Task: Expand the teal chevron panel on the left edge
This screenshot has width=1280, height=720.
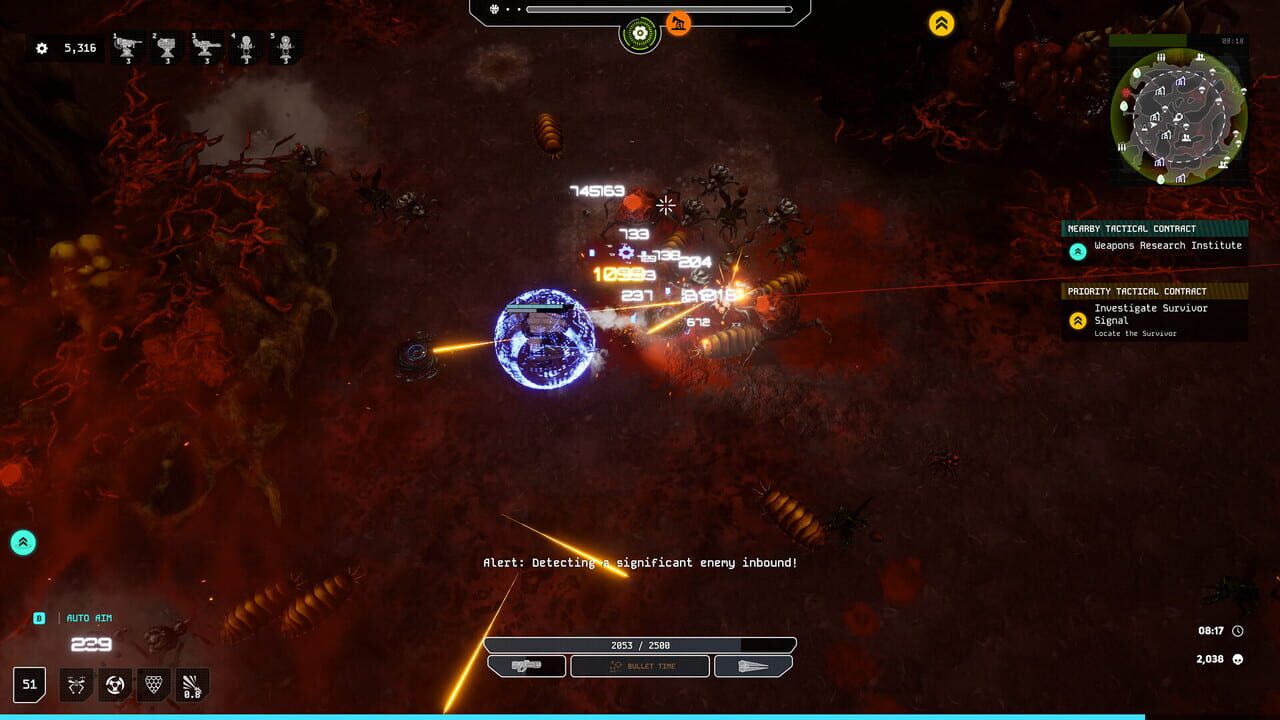Action: pos(22,541)
